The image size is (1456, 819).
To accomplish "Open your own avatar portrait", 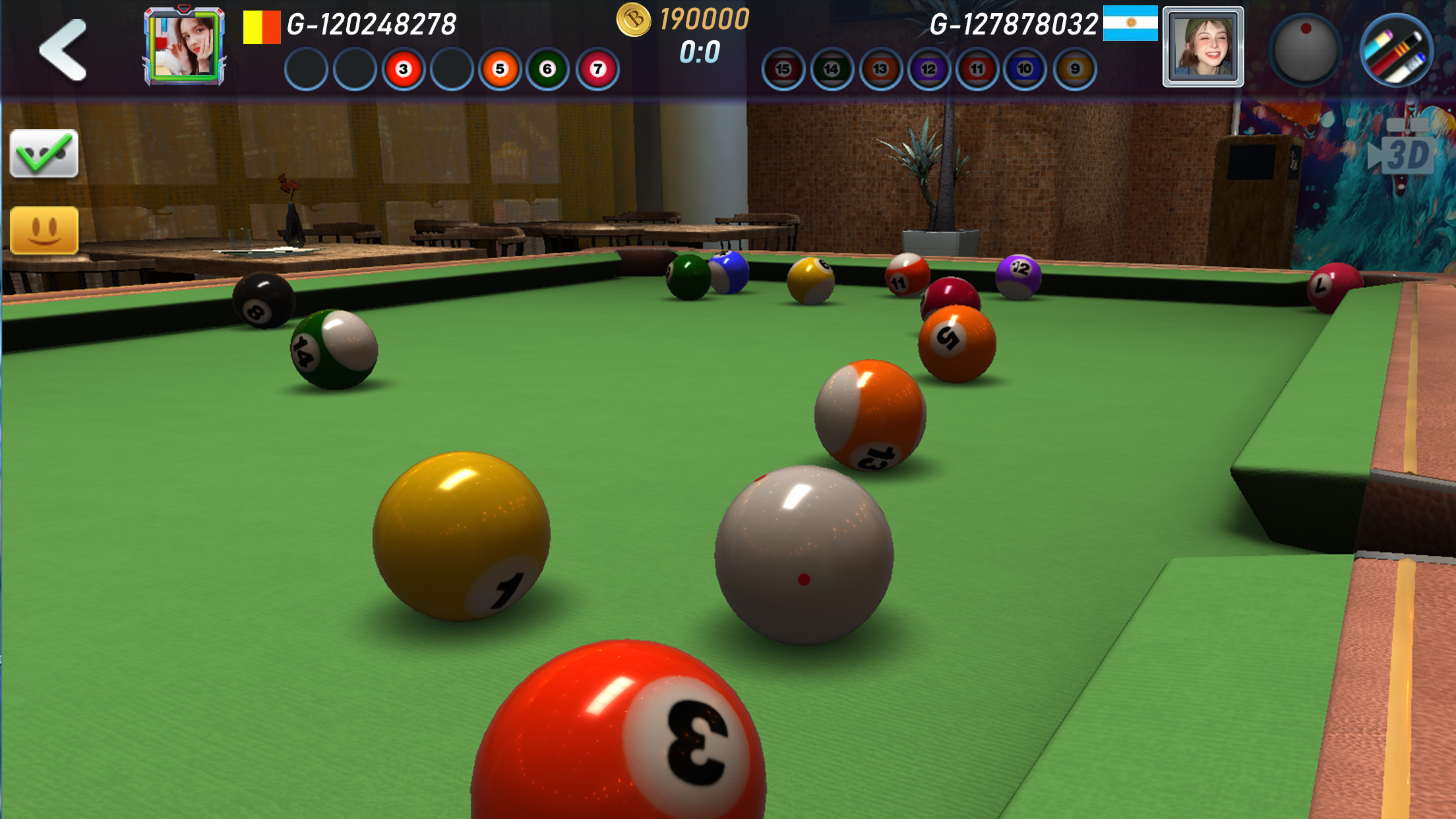I will pos(182,44).
